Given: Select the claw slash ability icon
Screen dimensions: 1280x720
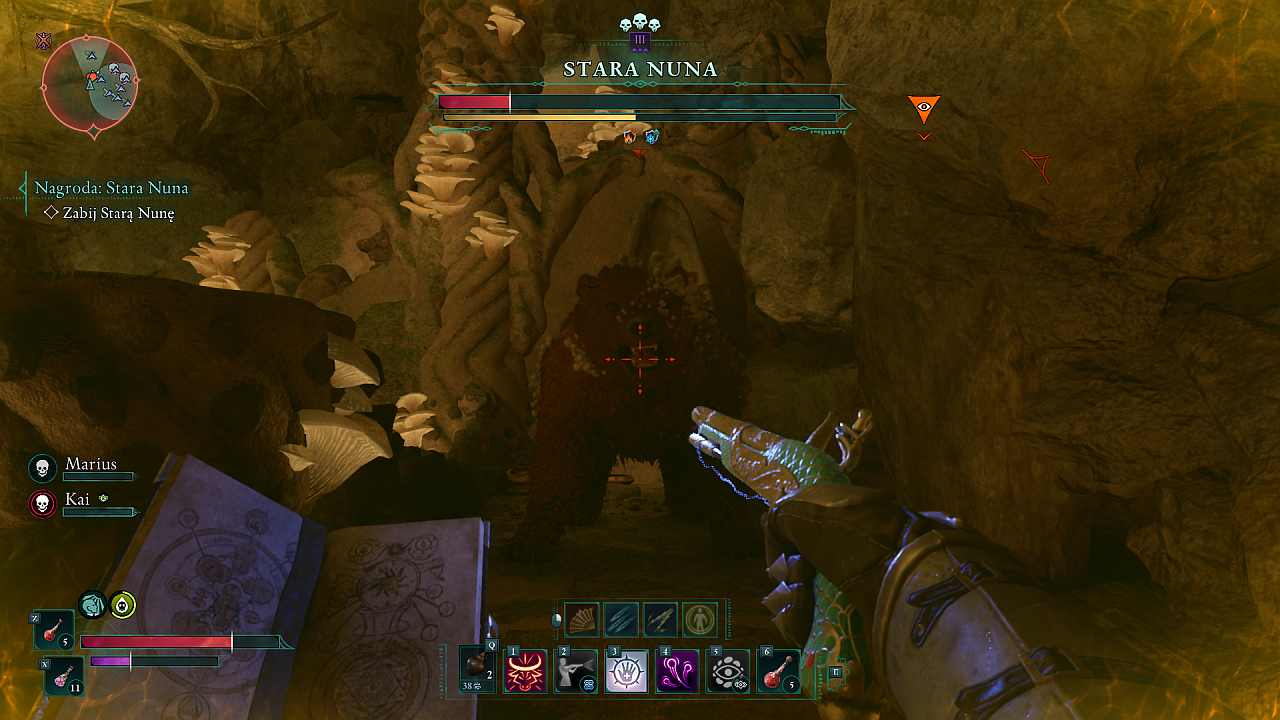Looking at the screenshot, I should coord(621,620).
